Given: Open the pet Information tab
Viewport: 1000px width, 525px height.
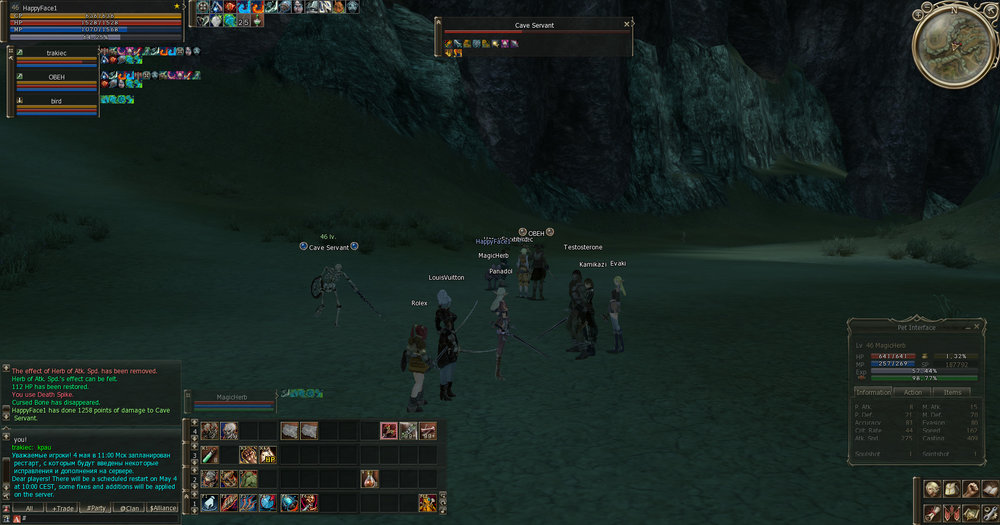Looking at the screenshot, I should [873, 392].
